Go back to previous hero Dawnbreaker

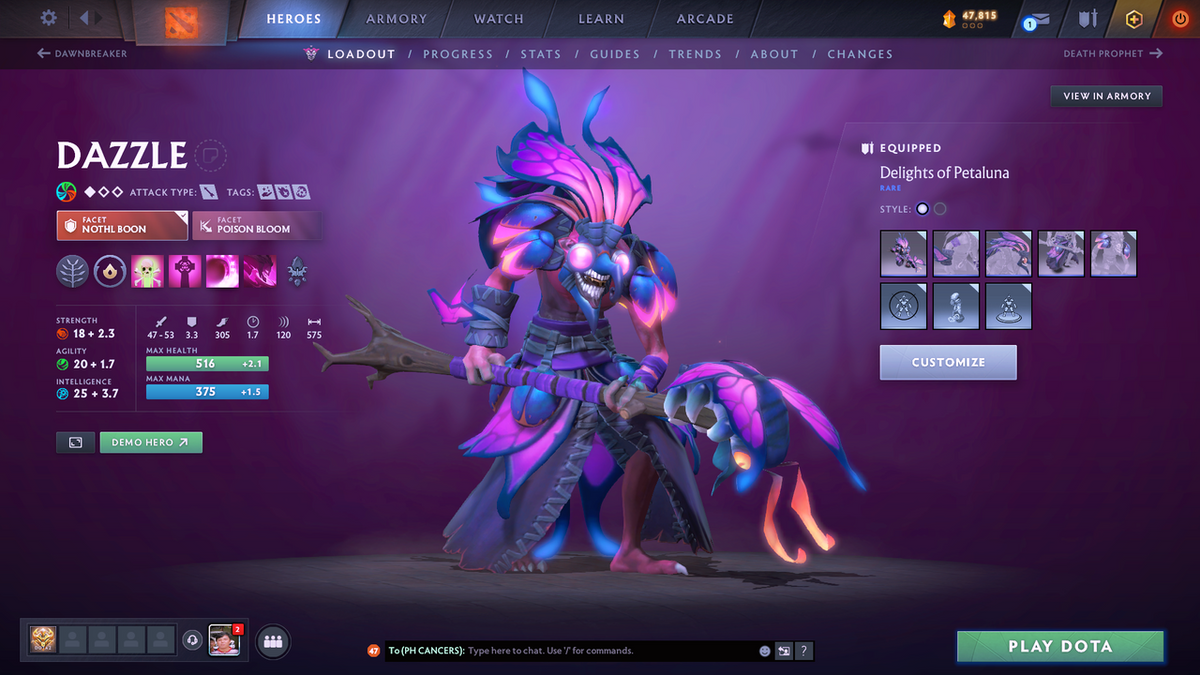tap(83, 54)
